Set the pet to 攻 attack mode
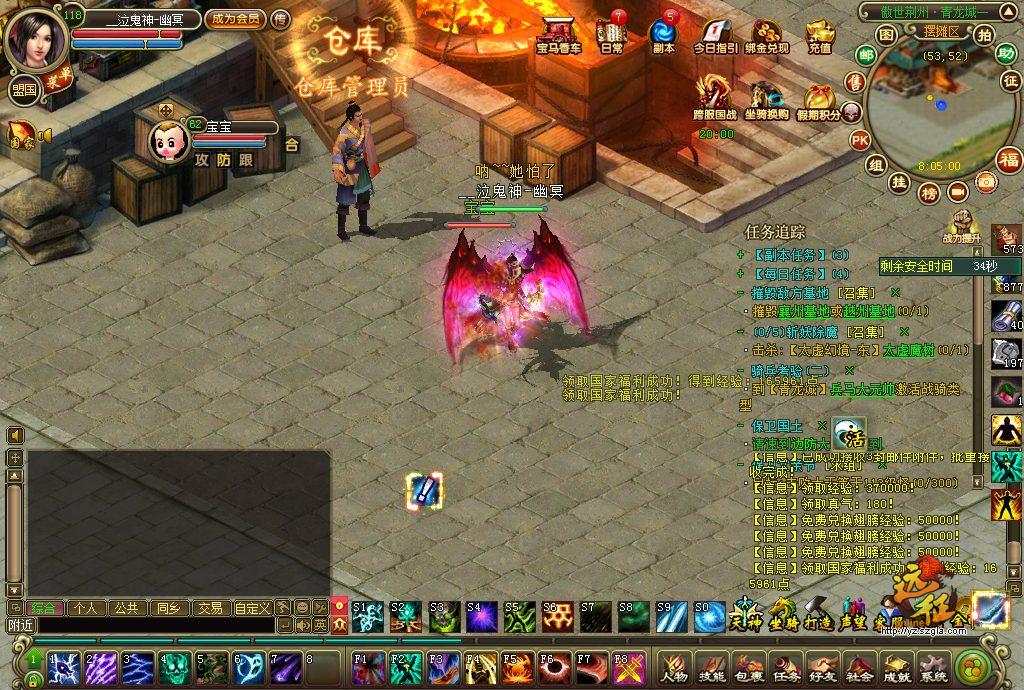This screenshot has height=690, width=1024. pos(202,159)
